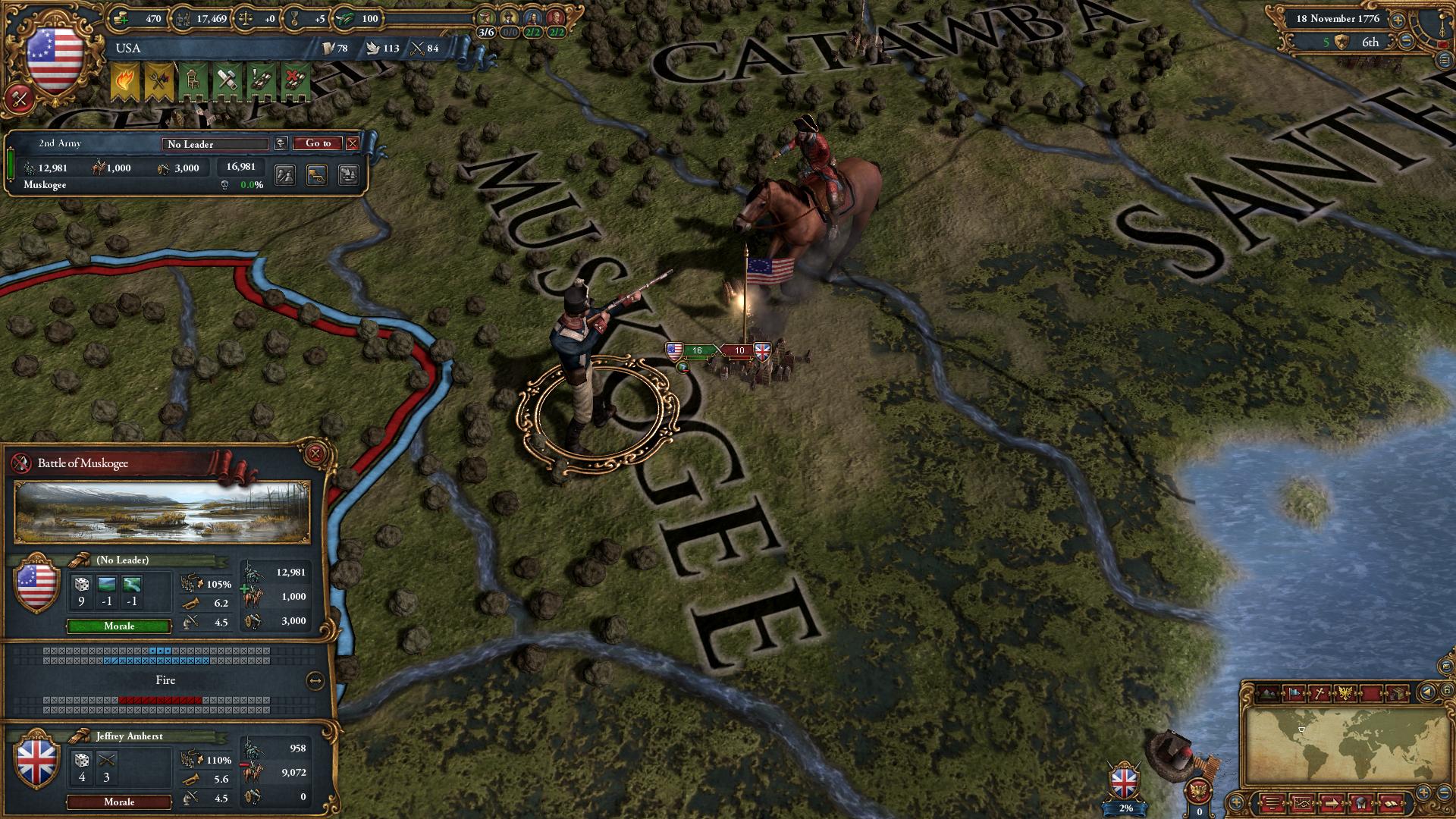Open the main menu from the minimap bar
This screenshot has width=1456, height=819.
(1272, 802)
